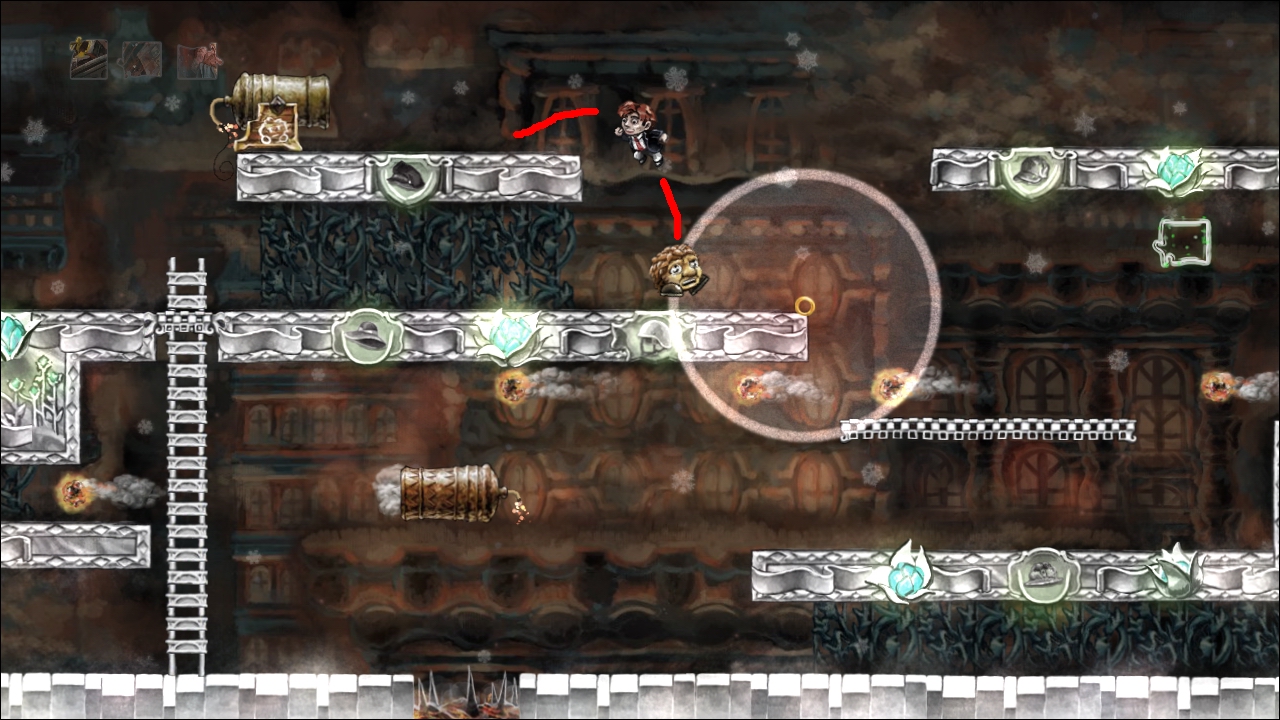
Task: Select the yellow-tabbed puzzle piece icon
Action: [x=89, y=59]
